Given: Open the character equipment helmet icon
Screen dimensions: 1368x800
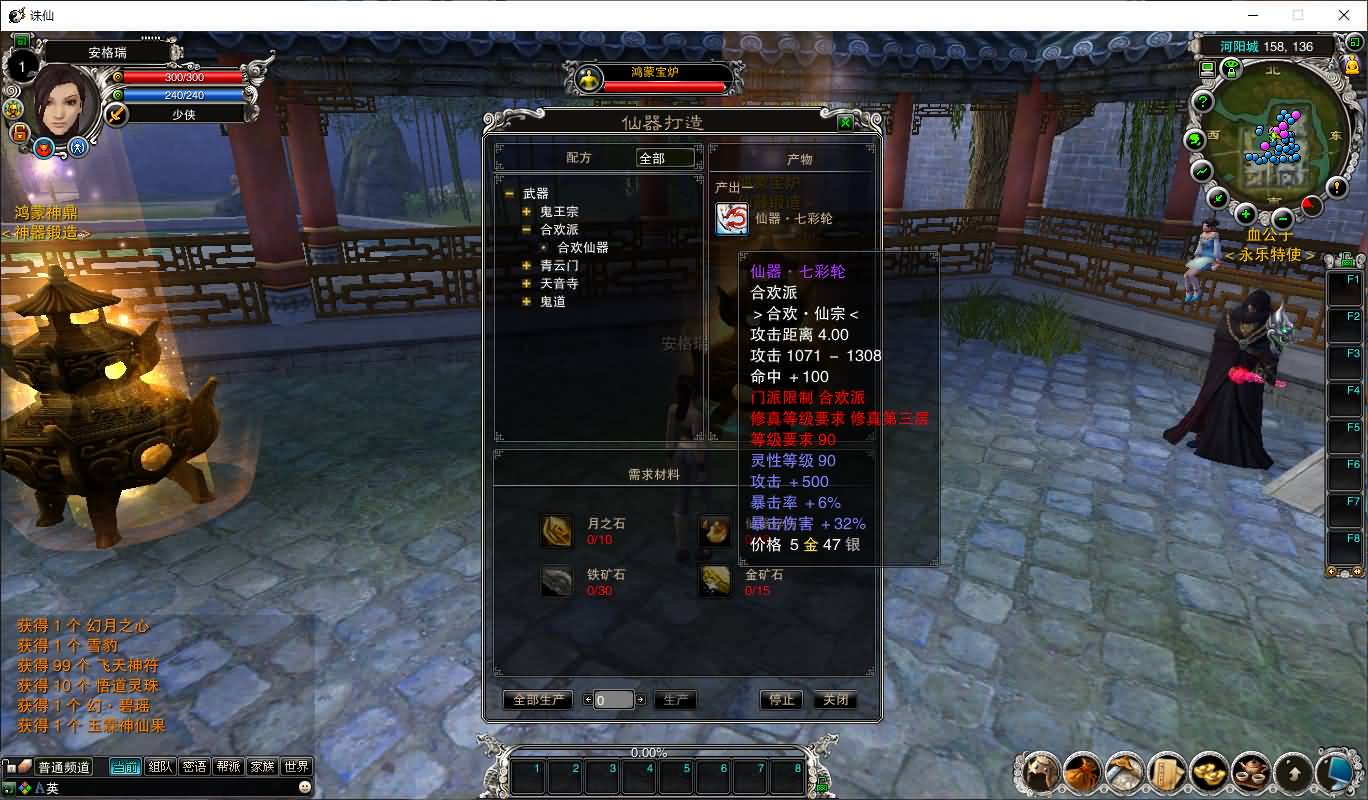Looking at the screenshot, I should (x=1038, y=773).
